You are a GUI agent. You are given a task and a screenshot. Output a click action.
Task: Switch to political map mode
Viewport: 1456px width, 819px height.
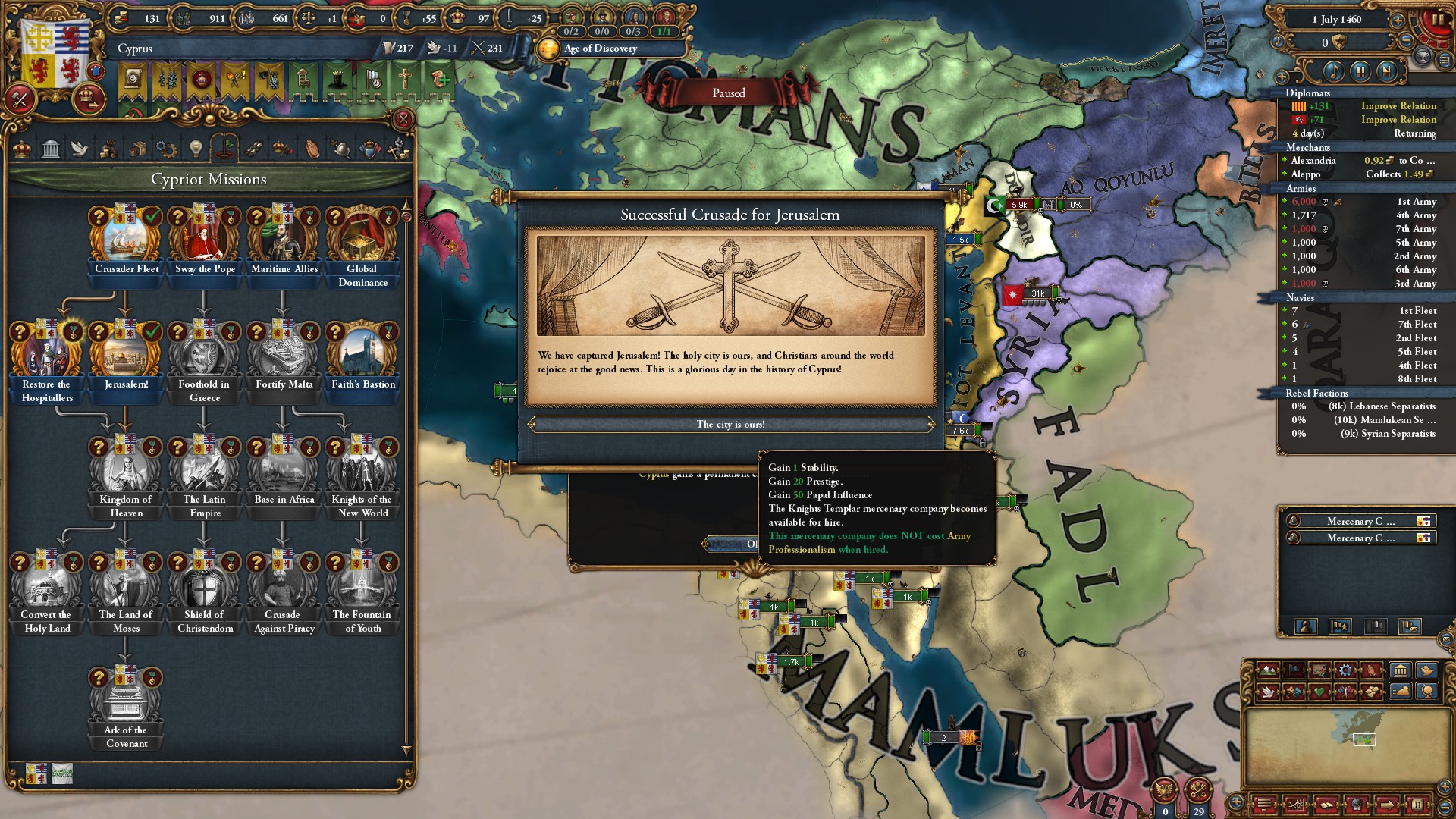coord(1294,670)
